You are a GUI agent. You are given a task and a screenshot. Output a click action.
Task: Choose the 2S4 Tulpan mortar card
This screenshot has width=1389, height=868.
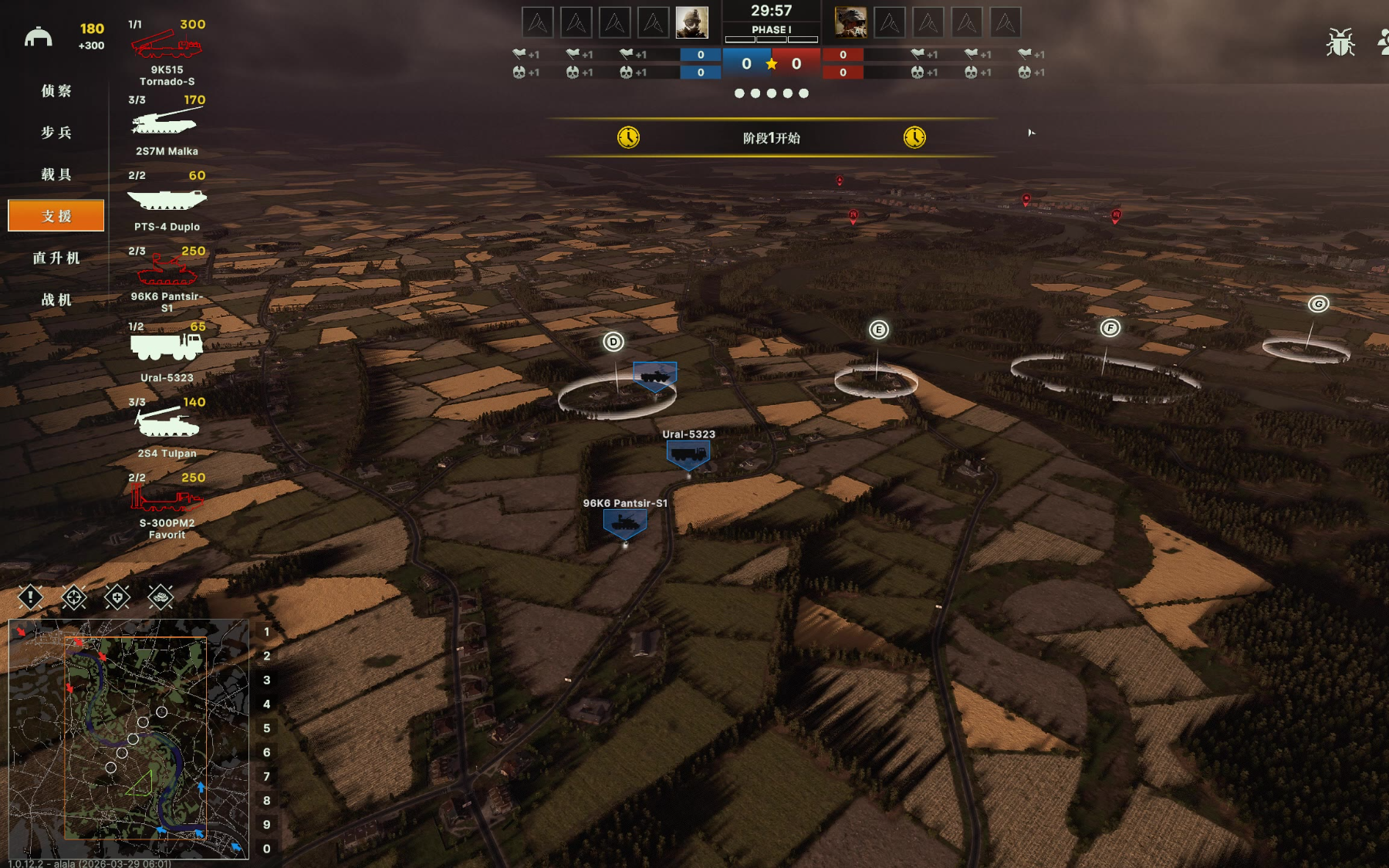(167, 428)
